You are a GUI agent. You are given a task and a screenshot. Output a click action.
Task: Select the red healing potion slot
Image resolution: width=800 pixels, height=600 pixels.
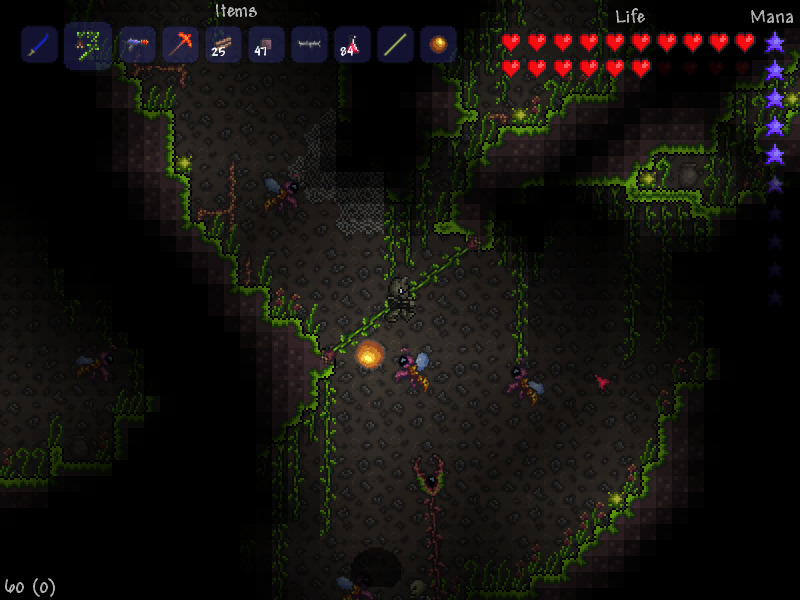352,45
